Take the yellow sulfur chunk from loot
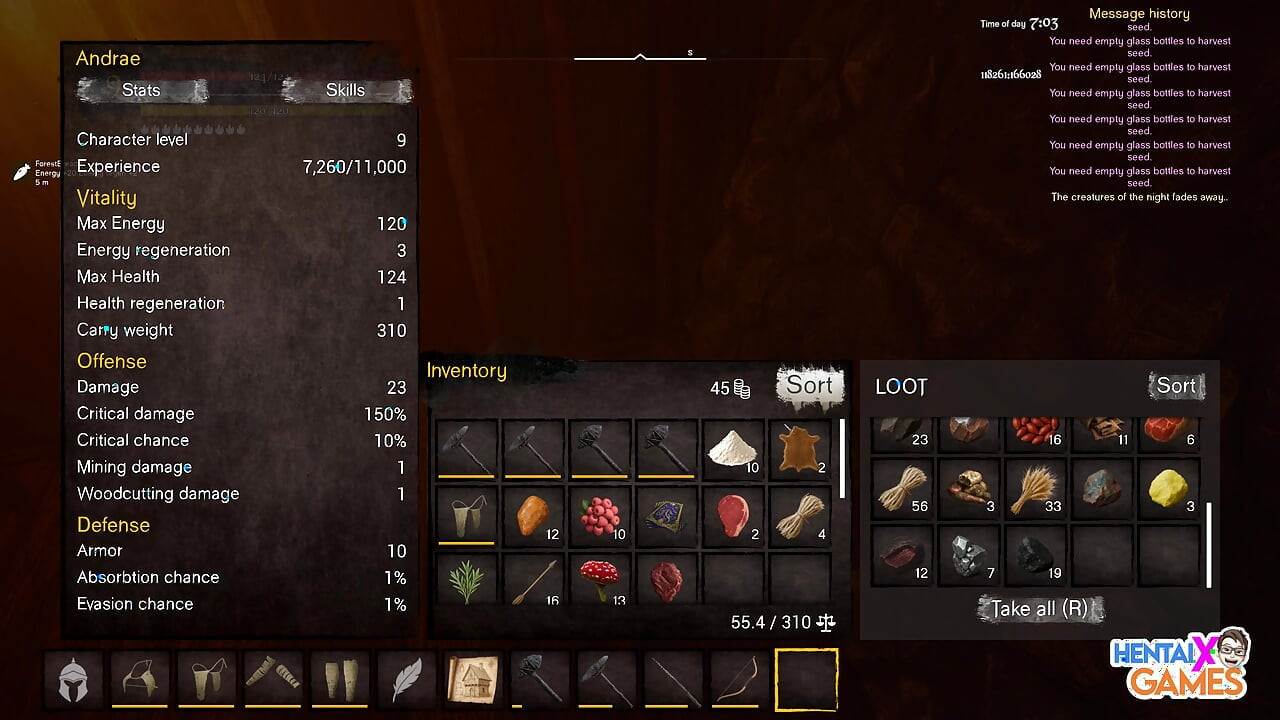This screenshot has width=1280, height=720. (1169, 489)
